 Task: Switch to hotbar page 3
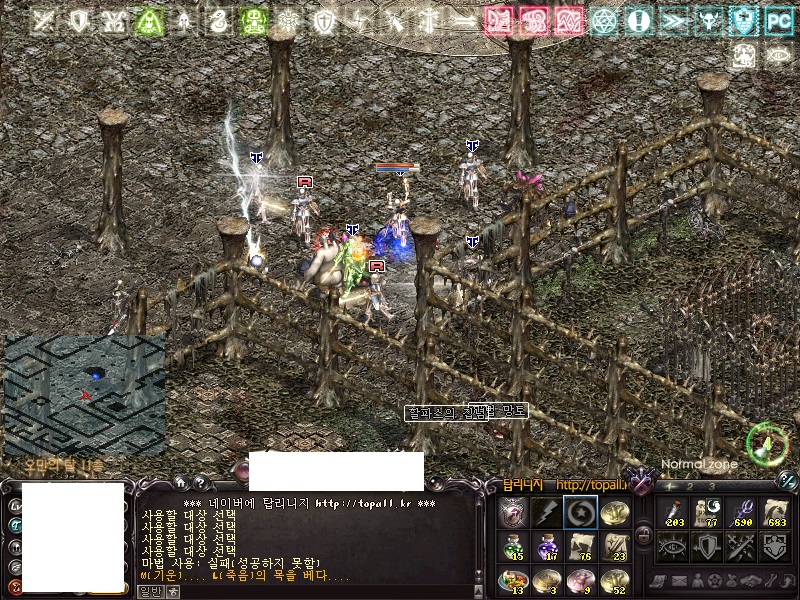[x=712, y=486]
